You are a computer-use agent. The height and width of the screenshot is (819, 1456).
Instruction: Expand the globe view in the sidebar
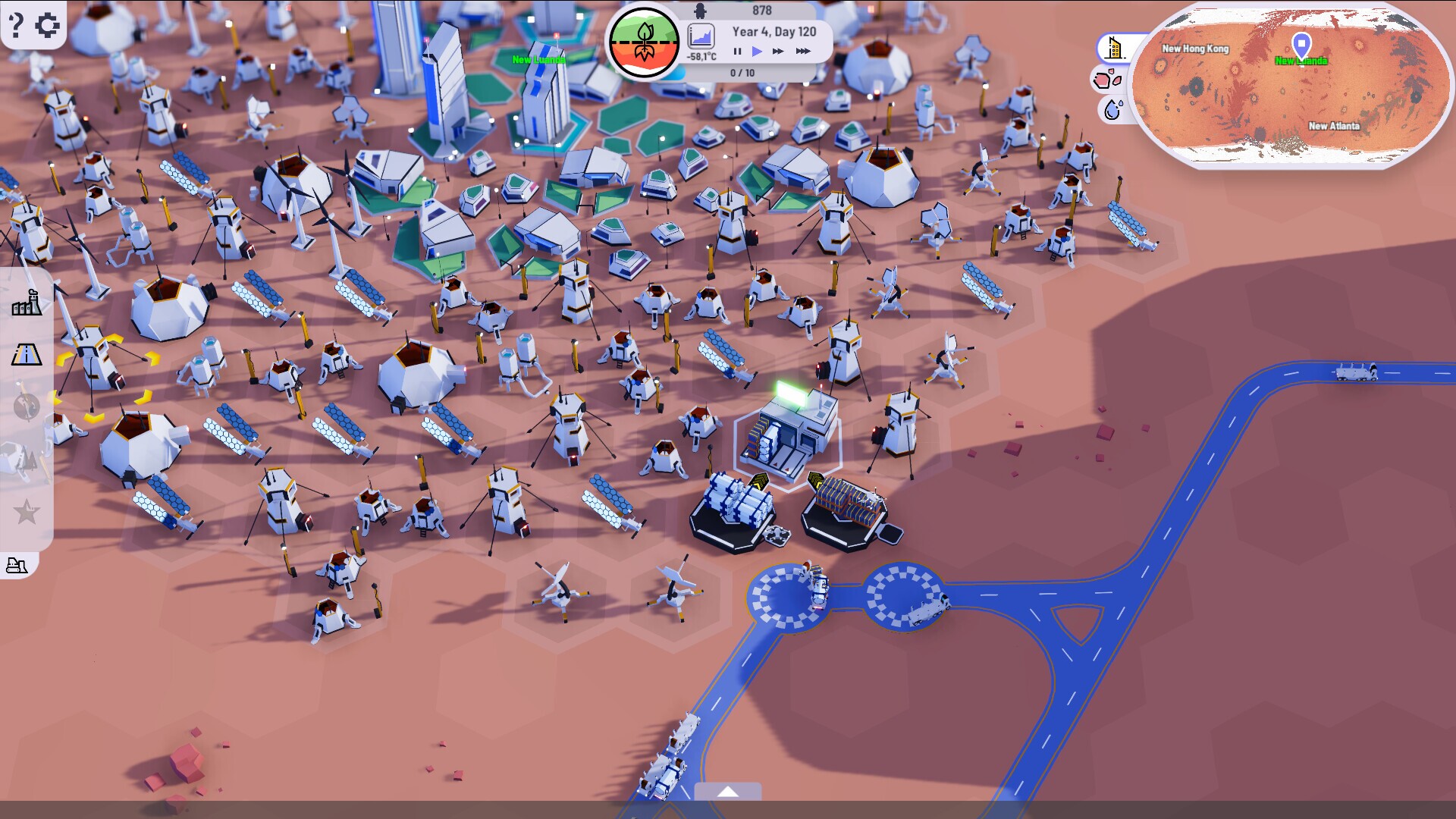tap(27, 406)
